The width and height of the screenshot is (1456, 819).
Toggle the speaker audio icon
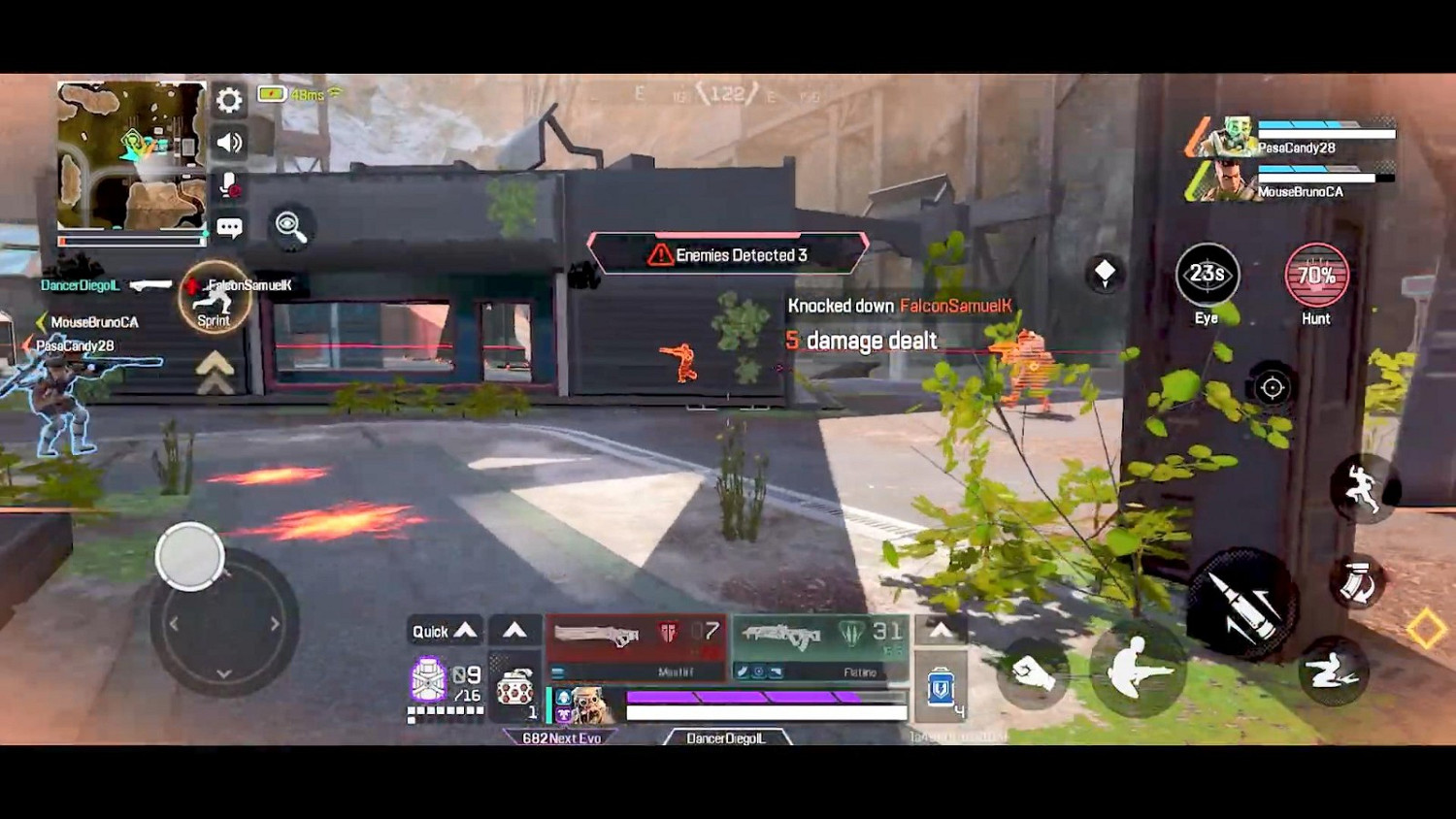coord(227,142)
